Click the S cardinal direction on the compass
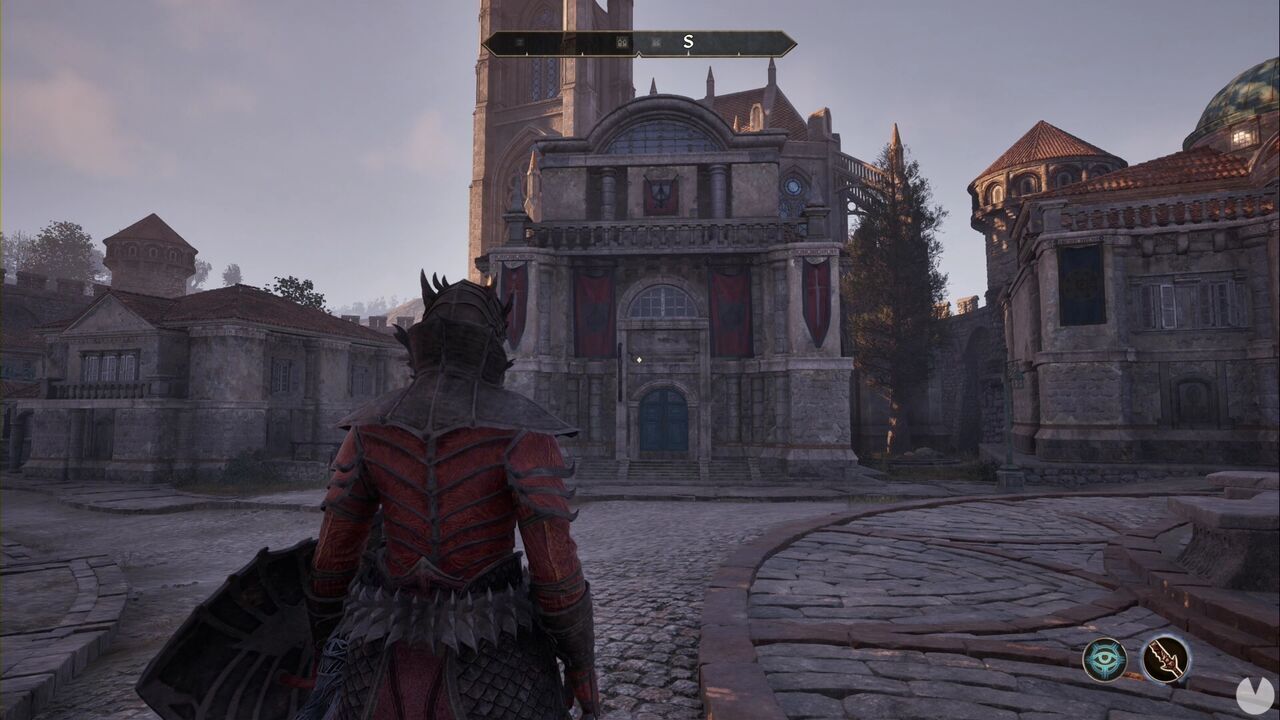 click(x=688, y=42)
